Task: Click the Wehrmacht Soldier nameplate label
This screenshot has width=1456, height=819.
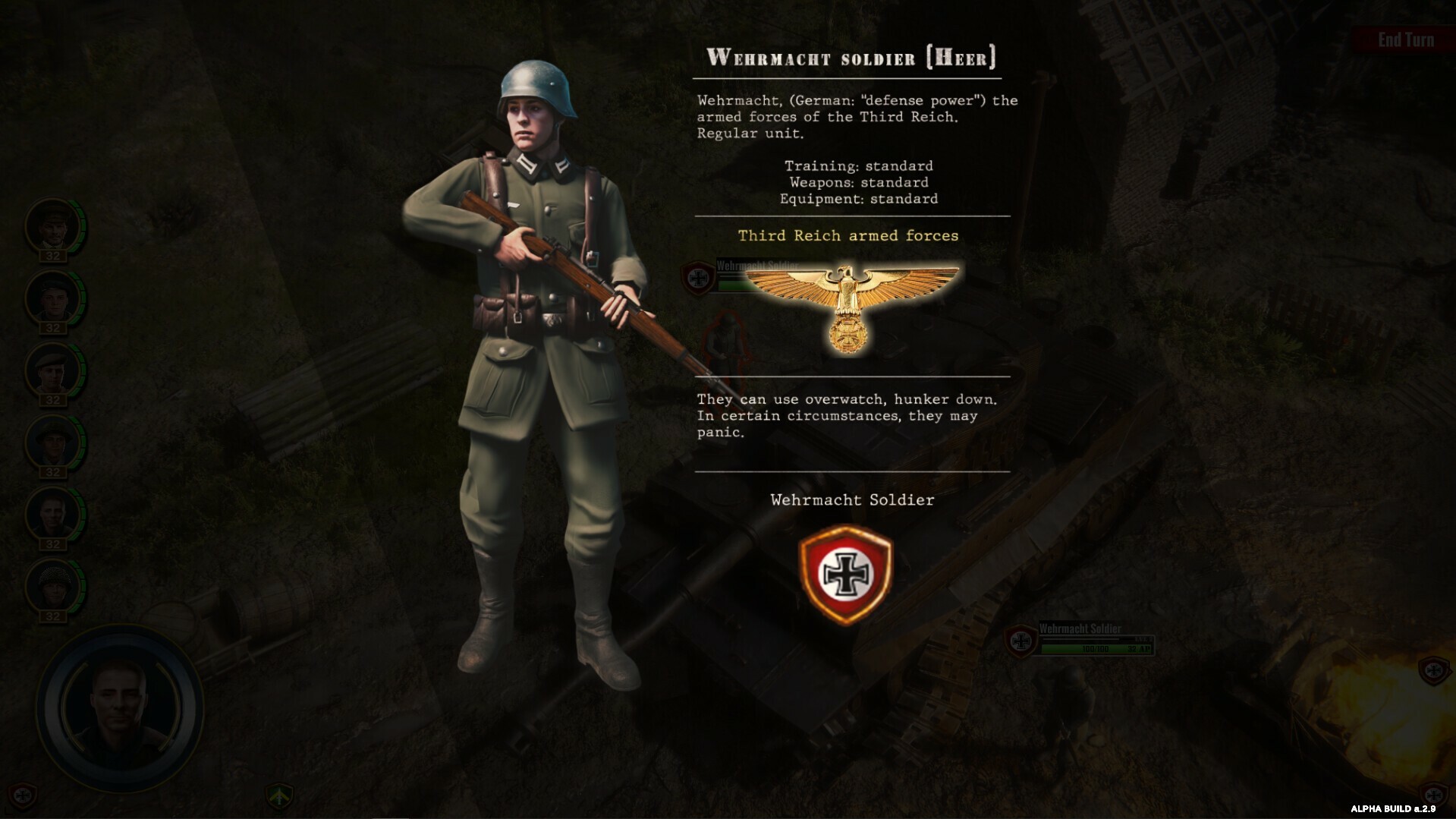Action: click(1079, 629)
